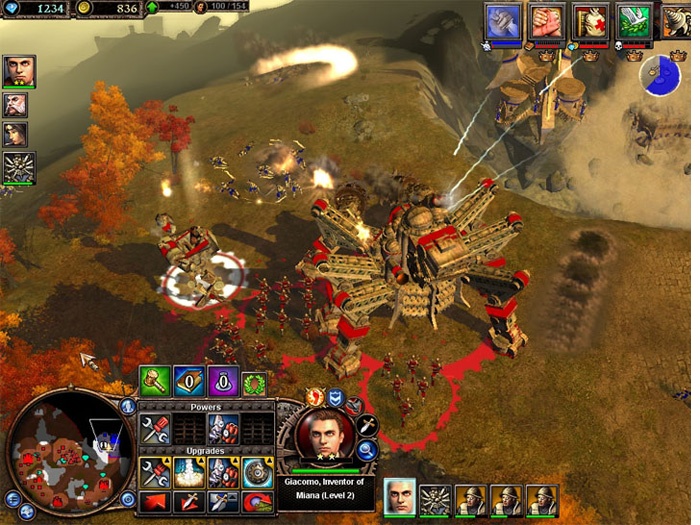Open the hammer build menu button
Screen dimensions: 700x525
tap(153, 382)
